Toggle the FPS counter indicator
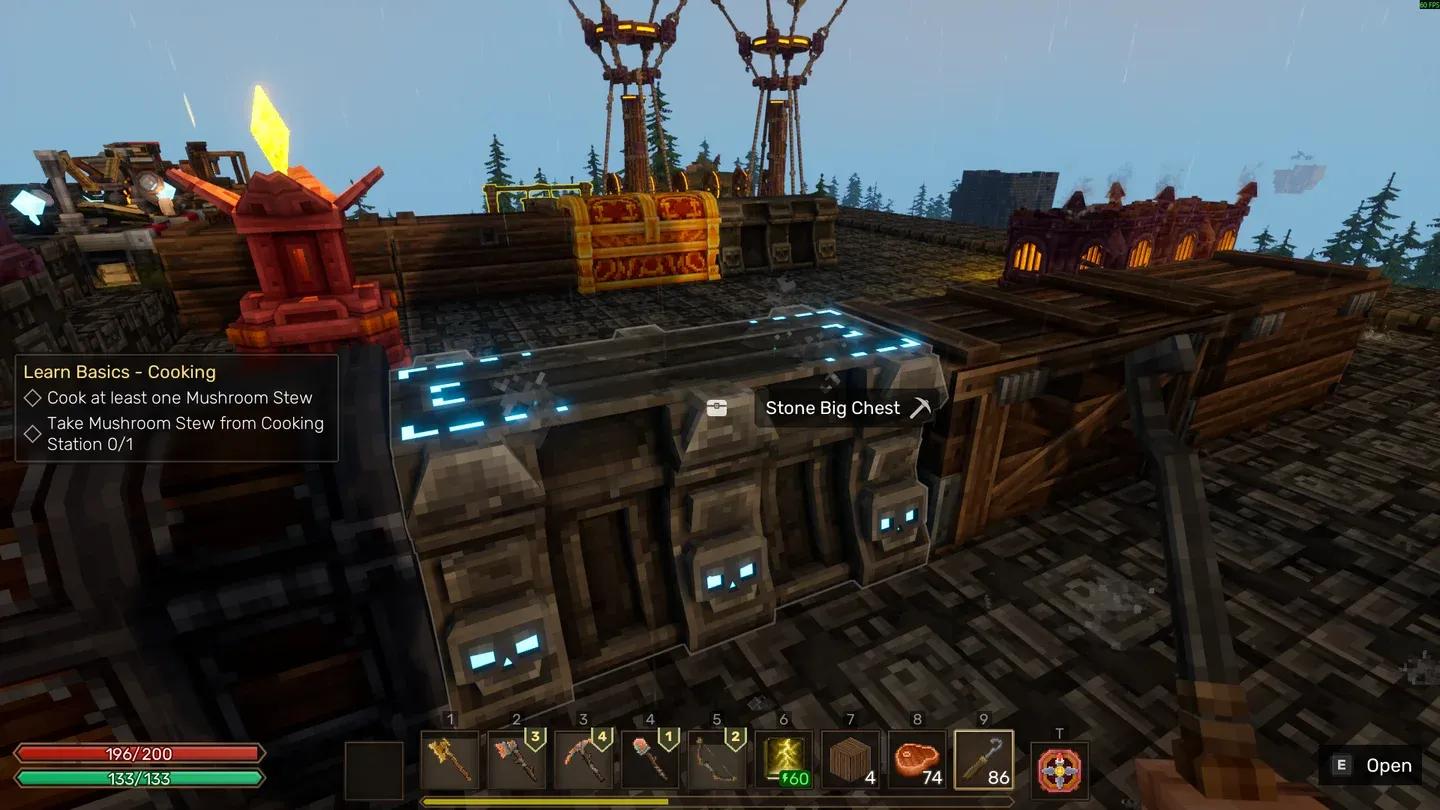1440x810 pixels. [x=1425, y=7]
